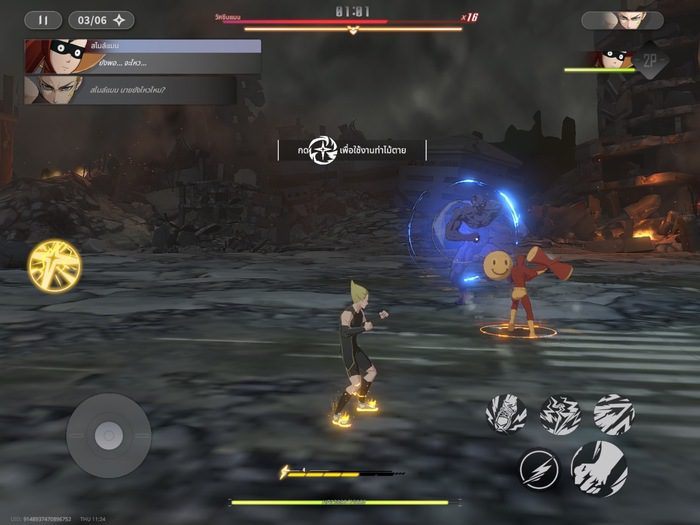Tap the 2P diamond badge
Screen dimensions: 700x525
pyautogui.click(x=650, y=60)
